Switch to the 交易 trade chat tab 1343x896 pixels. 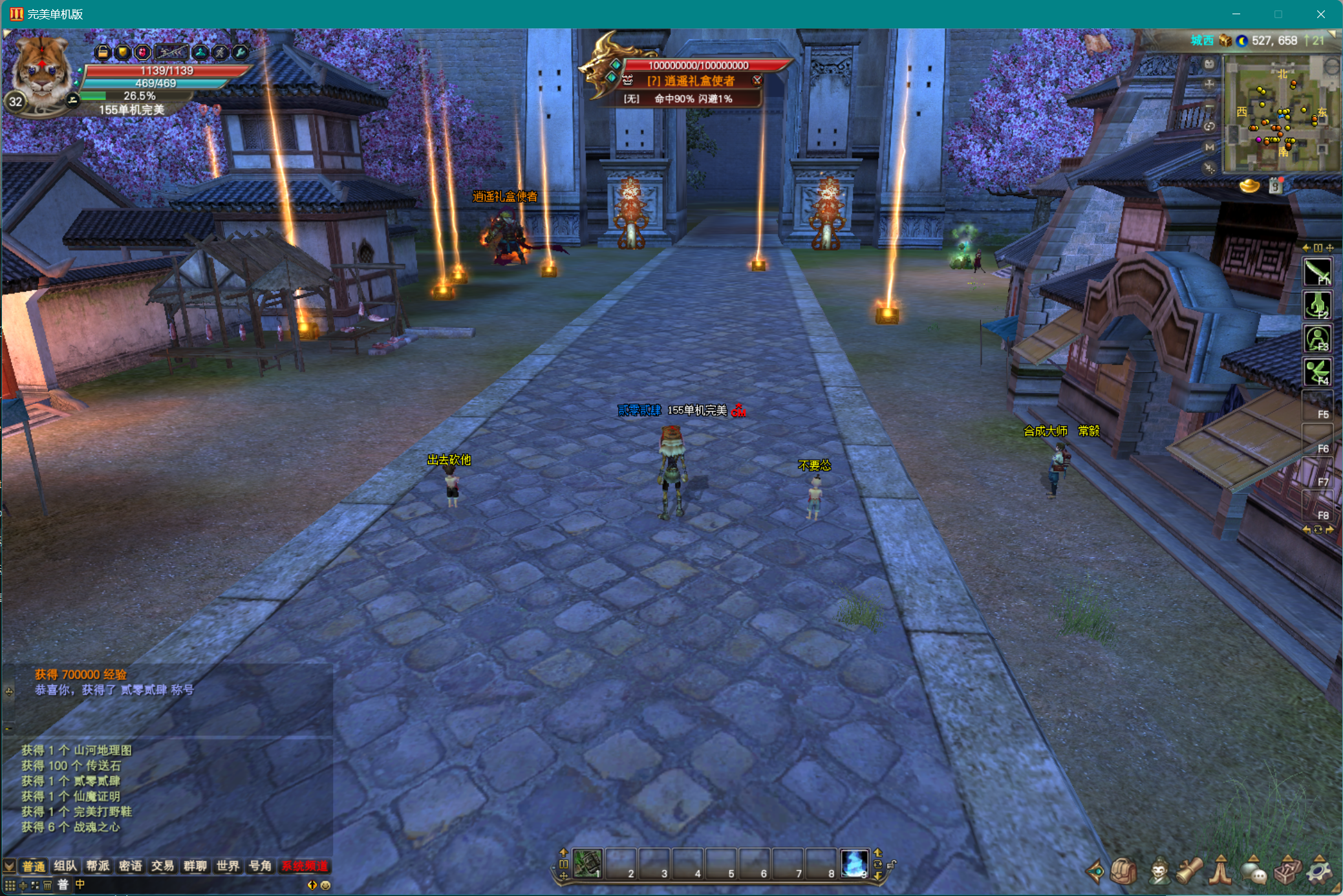(162, 866)
